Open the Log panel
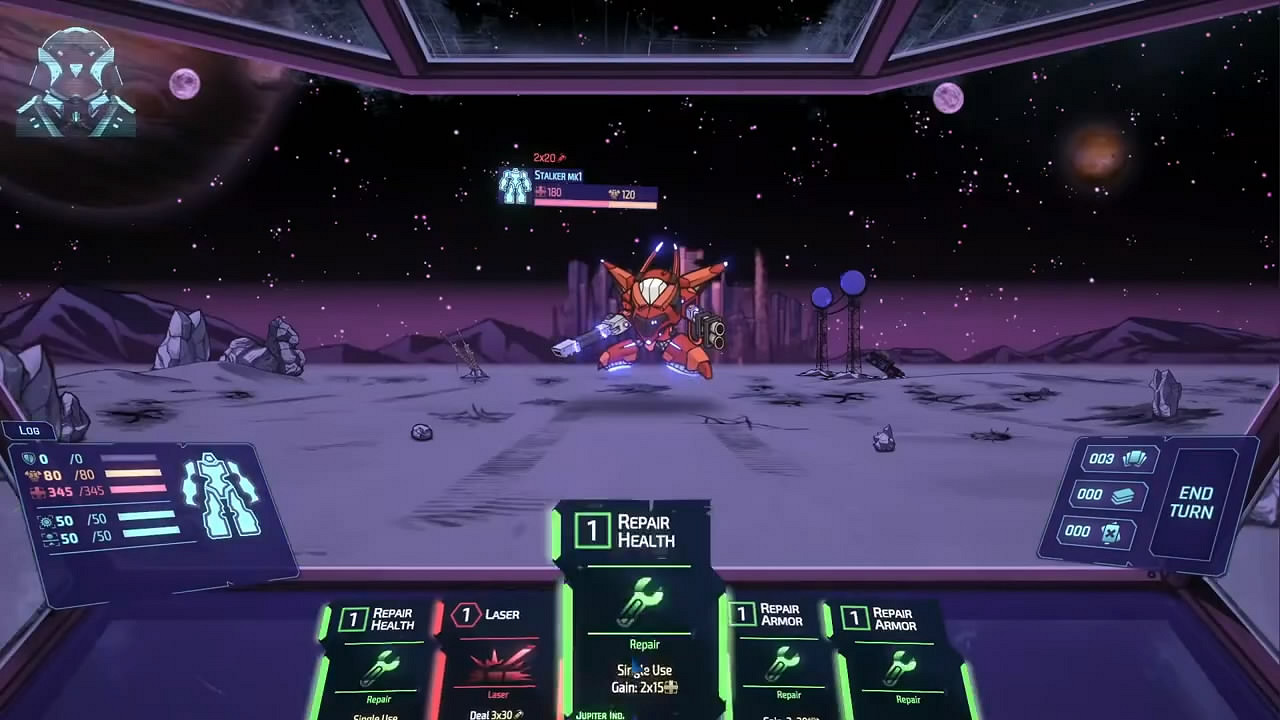The image size is (1280, 720). tap(30, 429)
